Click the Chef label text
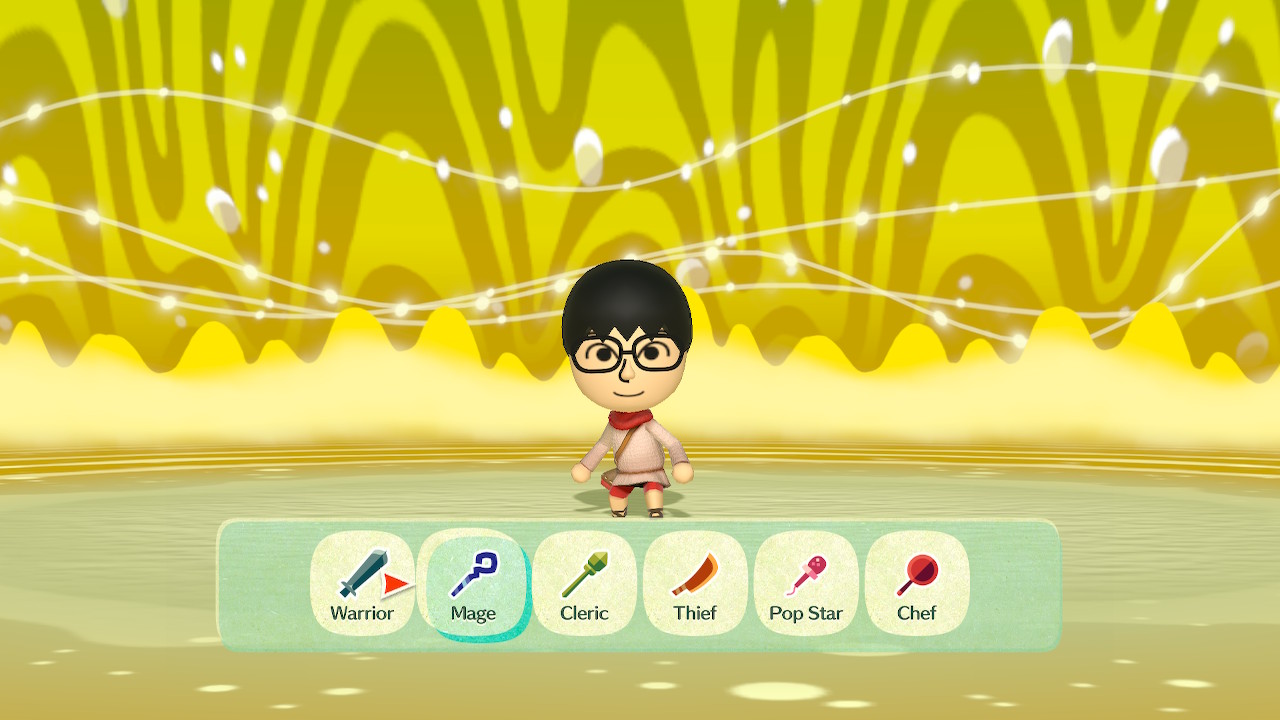The height and width of the screenshot is (720, 1280). pyautogui.click(x=916, y=614)
